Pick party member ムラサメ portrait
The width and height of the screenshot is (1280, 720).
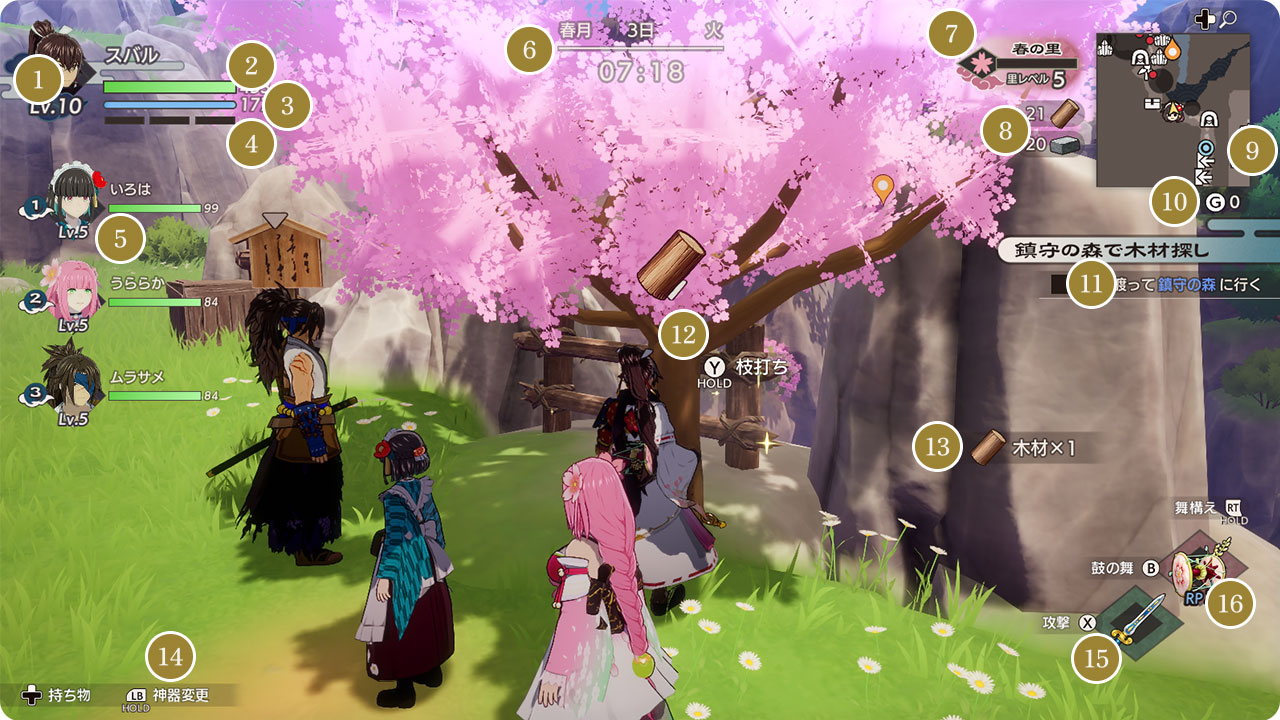[70, 377]
